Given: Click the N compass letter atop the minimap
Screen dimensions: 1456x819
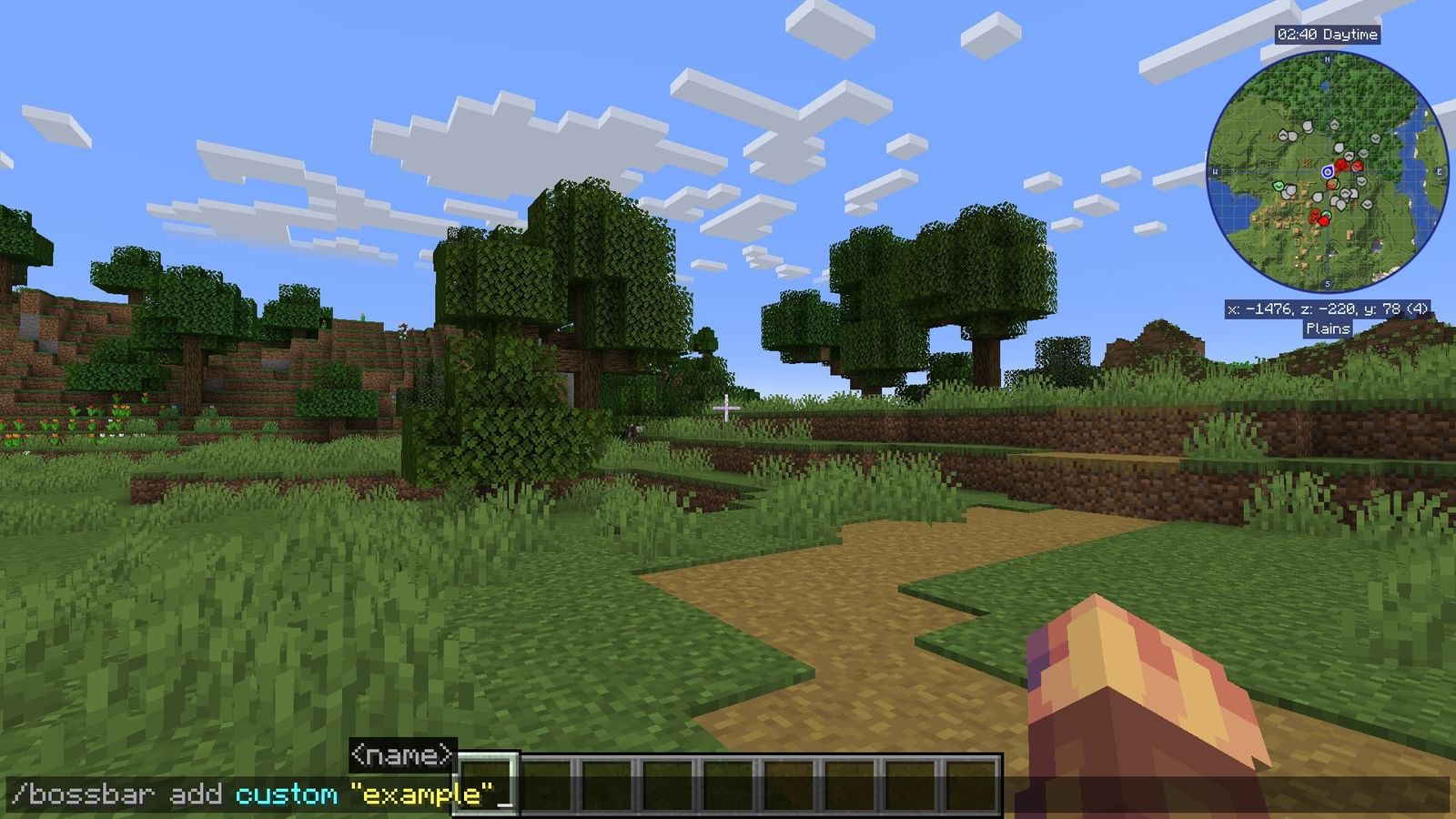Looking at the screenshot, I should pos(1328,58).
